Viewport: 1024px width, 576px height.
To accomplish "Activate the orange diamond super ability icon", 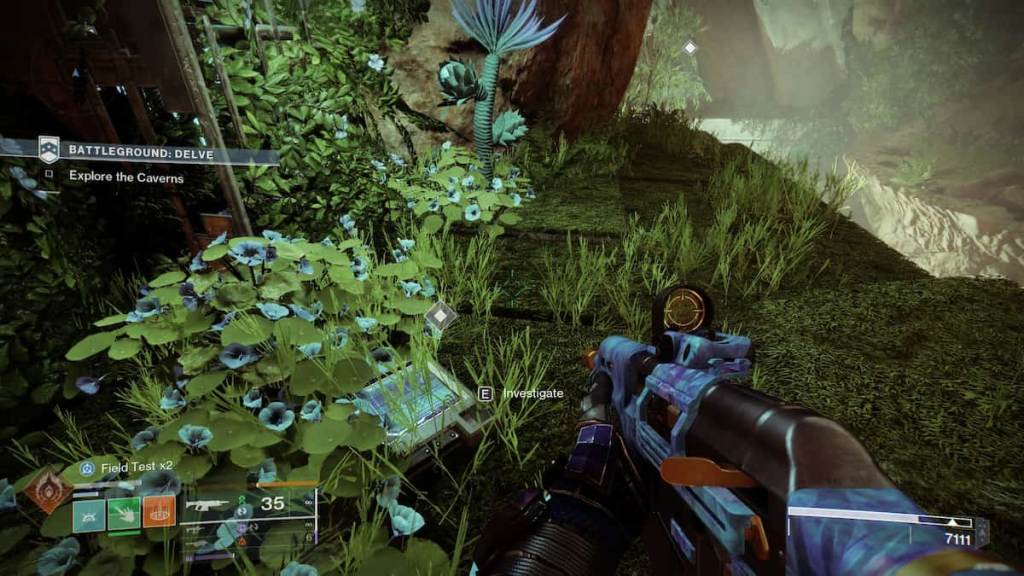I will (47, 492).
